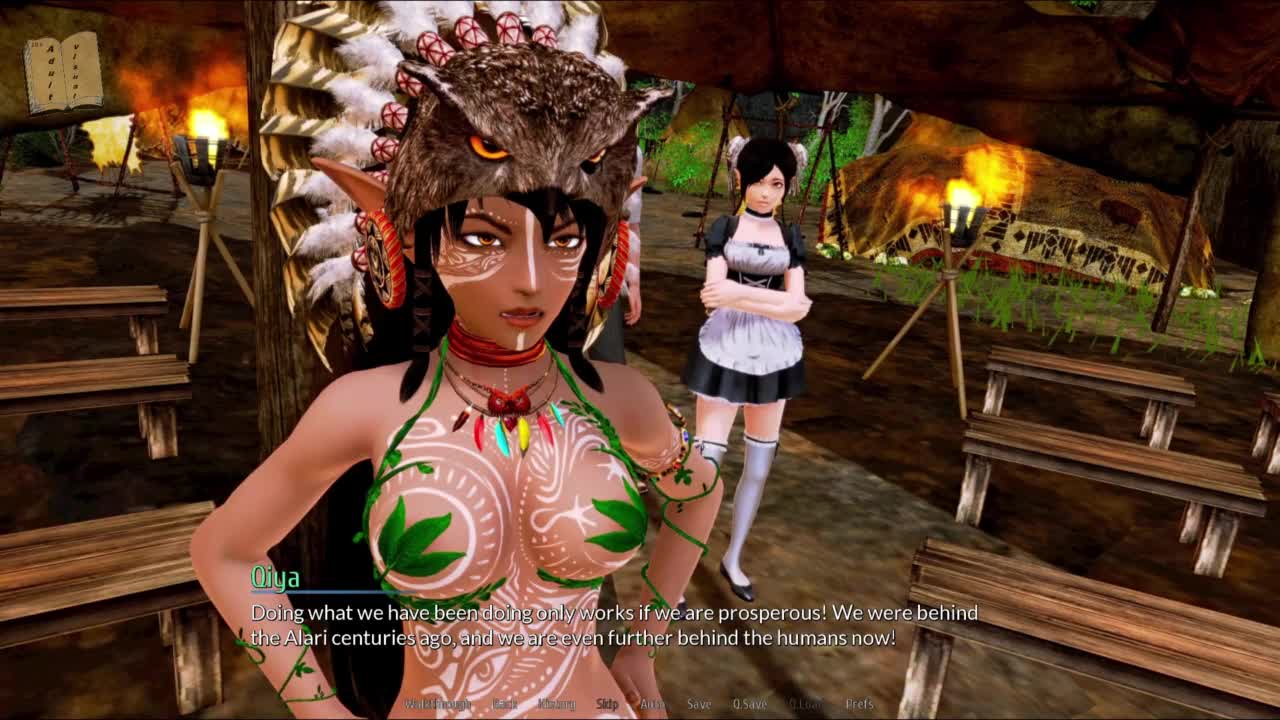Activate Skip to fast-forward dialogue
The image size is (1280, 720).
(607, 704)
